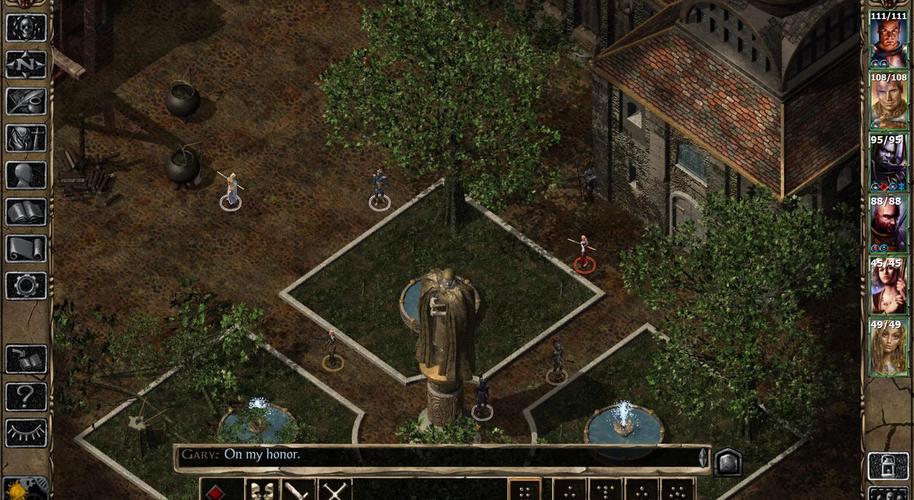Open the inventory screen

coord(26,138)
